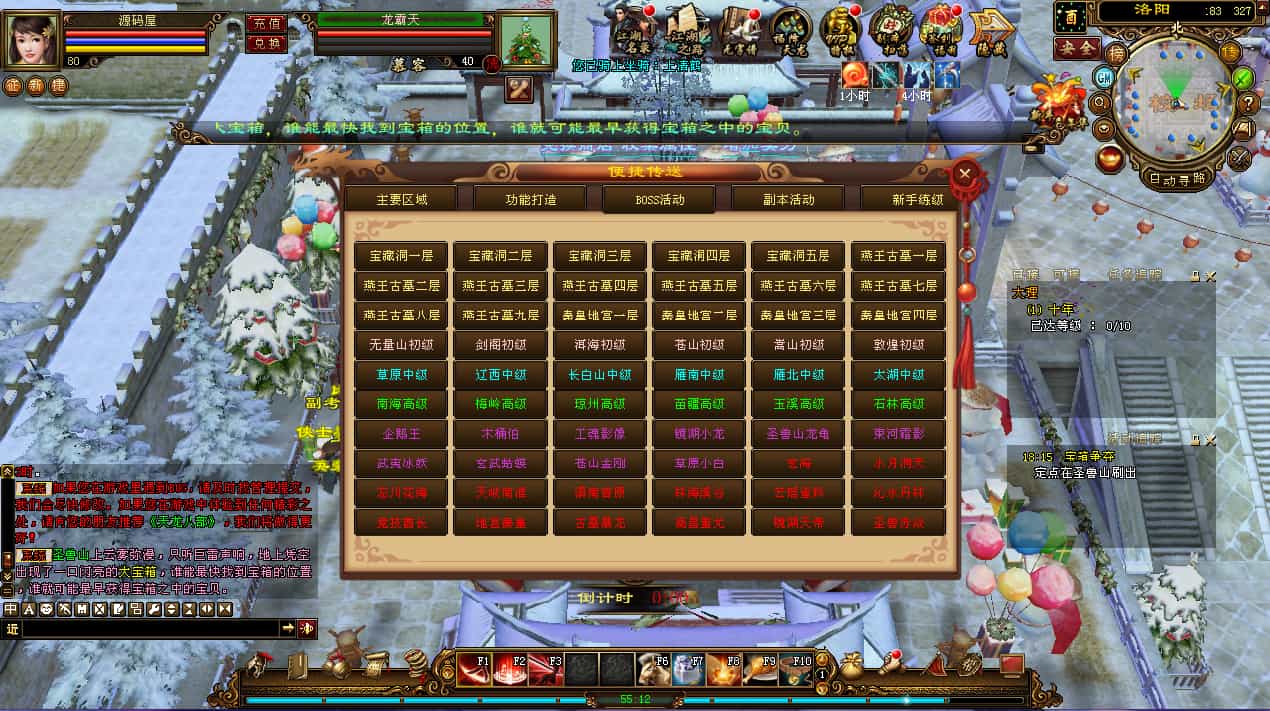The width and height of the screenshot is (1270, 711).
Task: Click the 充值 recharge button
Action: tap(265, 22)
